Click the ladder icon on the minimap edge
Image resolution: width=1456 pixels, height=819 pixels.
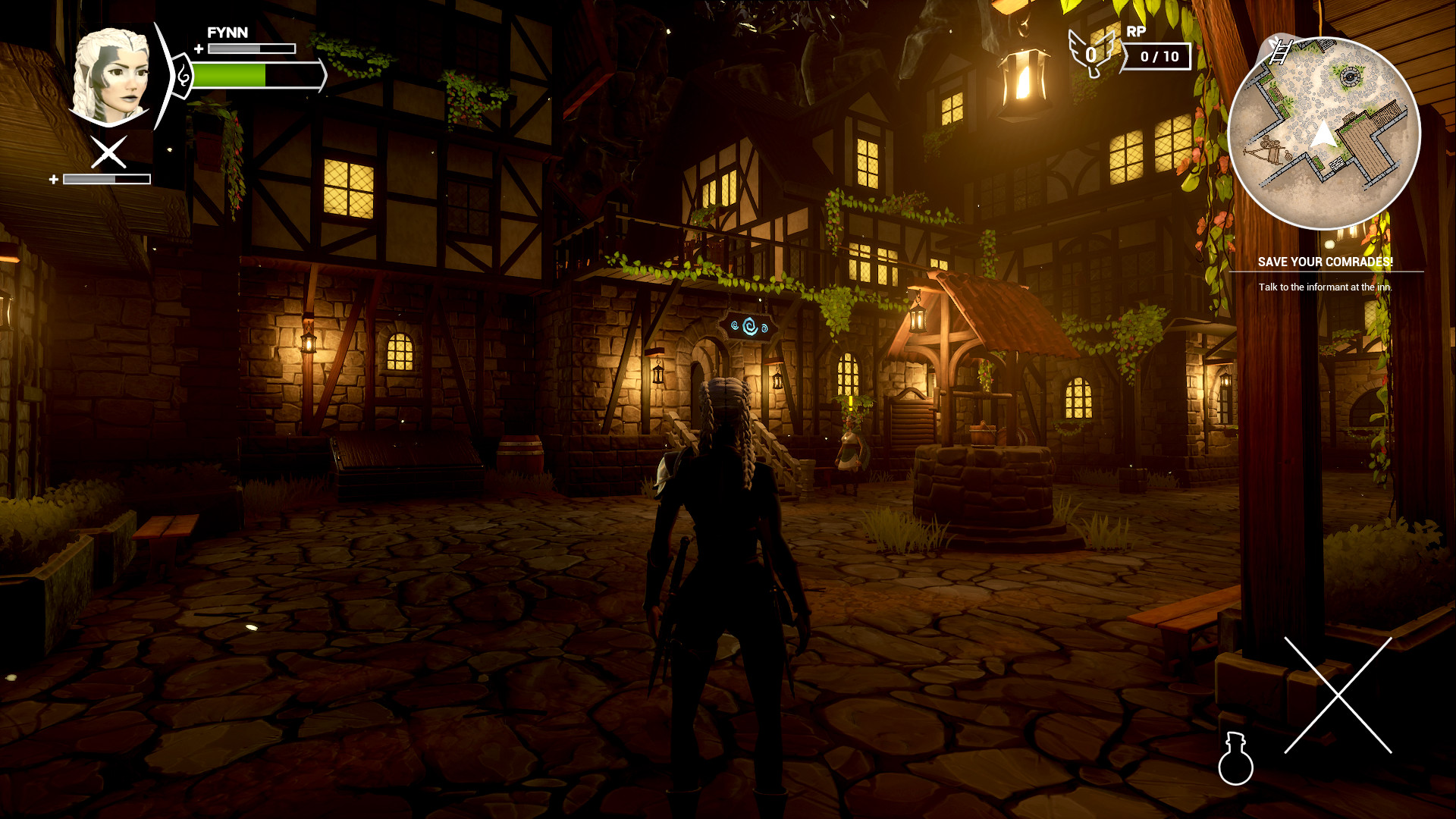tap(1282, 51)
